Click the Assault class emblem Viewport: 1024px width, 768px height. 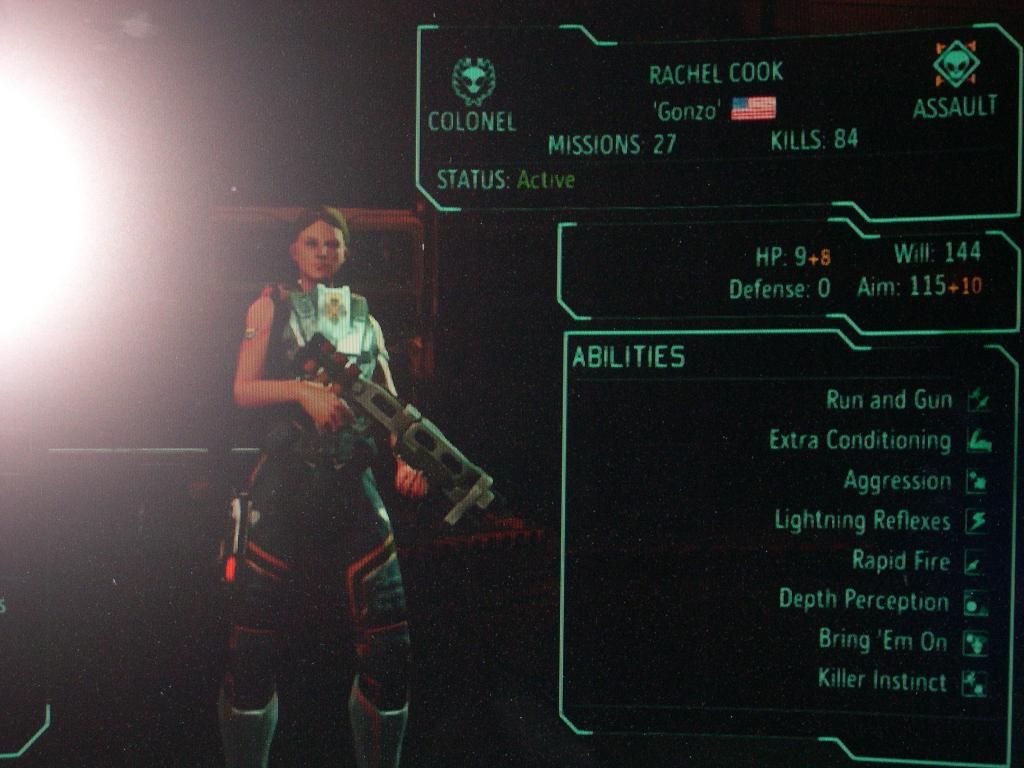tap(956, 65)
